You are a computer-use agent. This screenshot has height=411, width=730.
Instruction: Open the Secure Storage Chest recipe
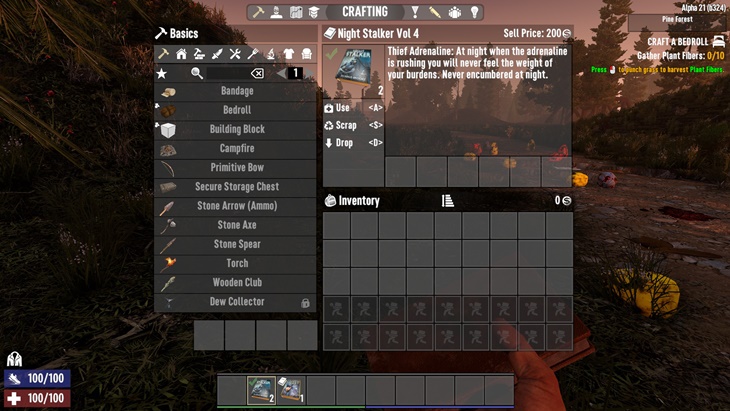(236, 187)
